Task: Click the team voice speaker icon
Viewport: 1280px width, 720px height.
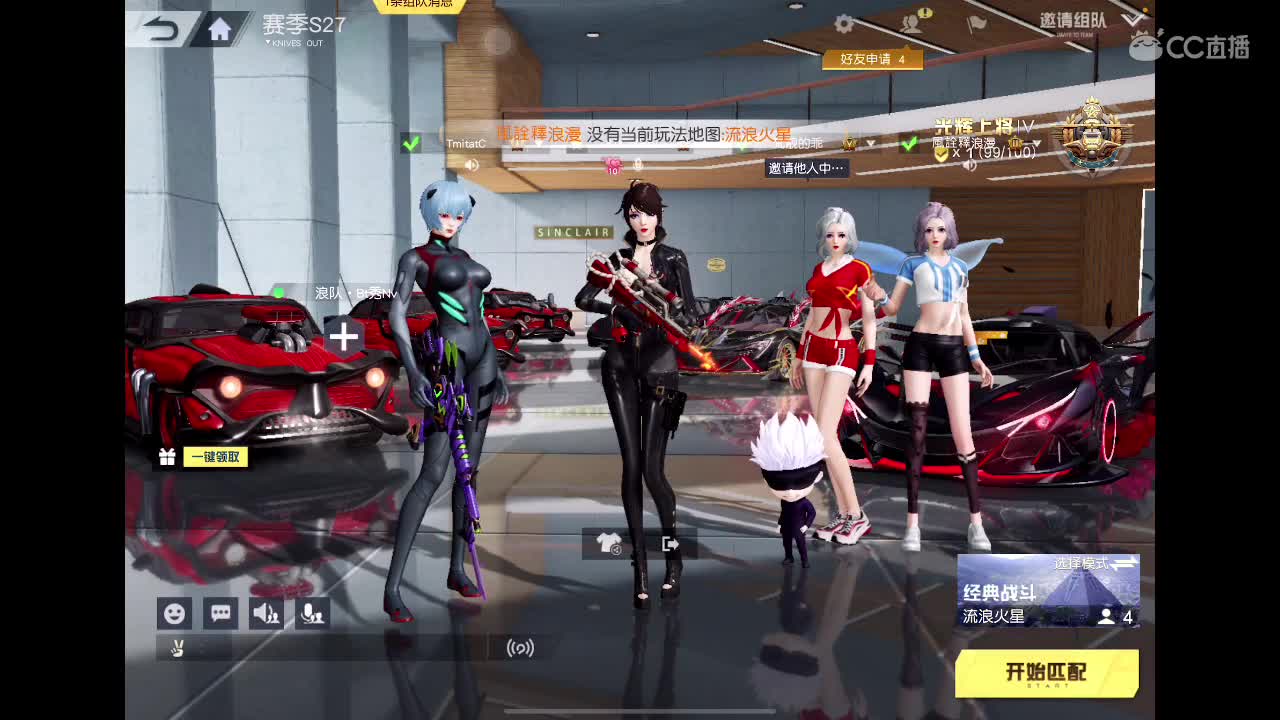Action: pyautogui.click(x=265, y=613)
